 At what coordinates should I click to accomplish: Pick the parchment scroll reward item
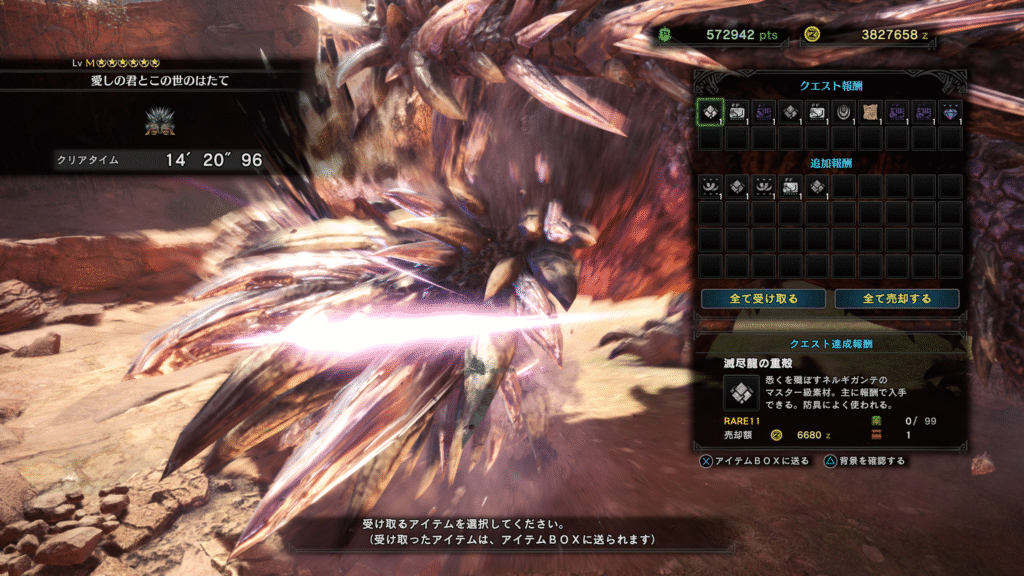point(870,112)
